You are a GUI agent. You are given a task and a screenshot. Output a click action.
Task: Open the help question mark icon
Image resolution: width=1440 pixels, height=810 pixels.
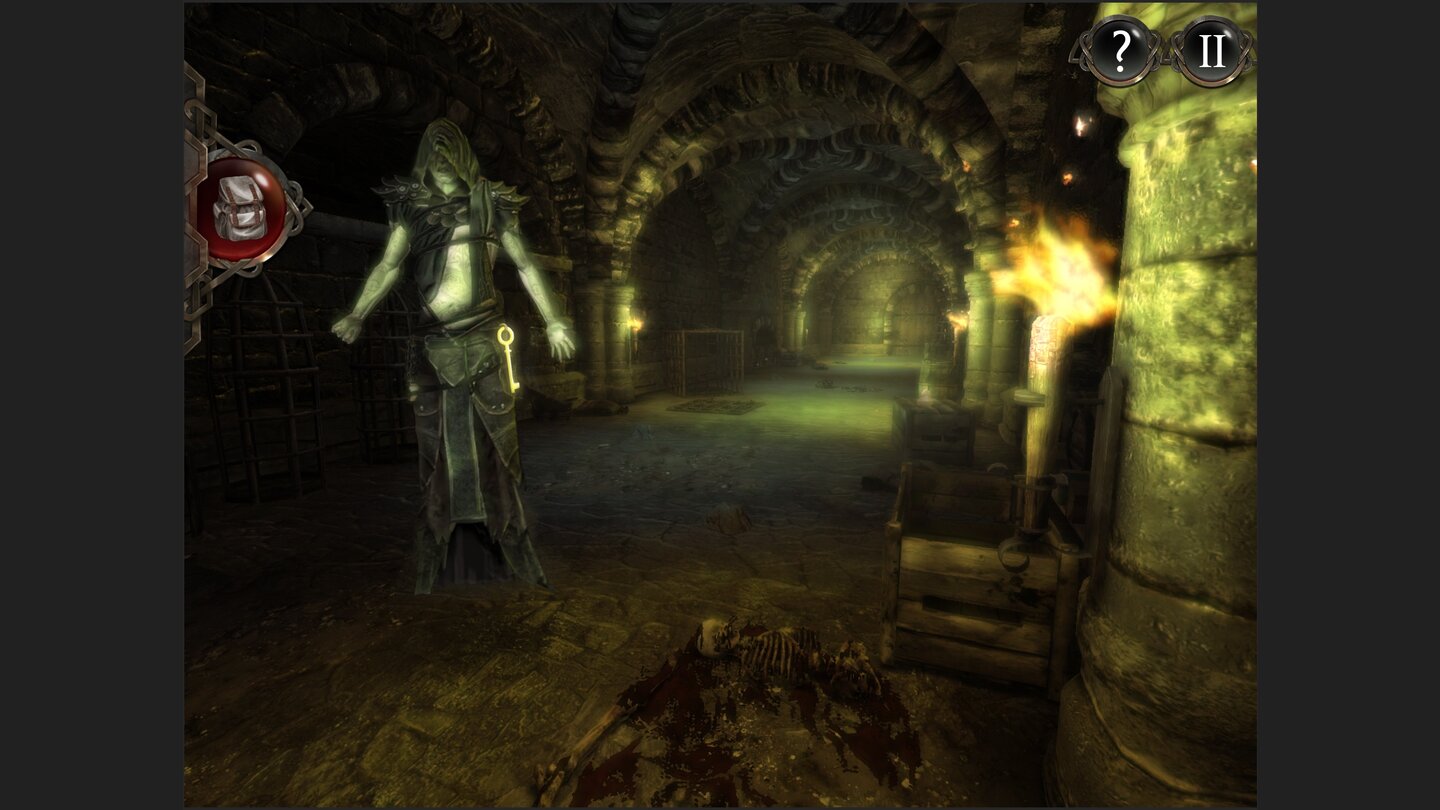(x=1122, y=48)
